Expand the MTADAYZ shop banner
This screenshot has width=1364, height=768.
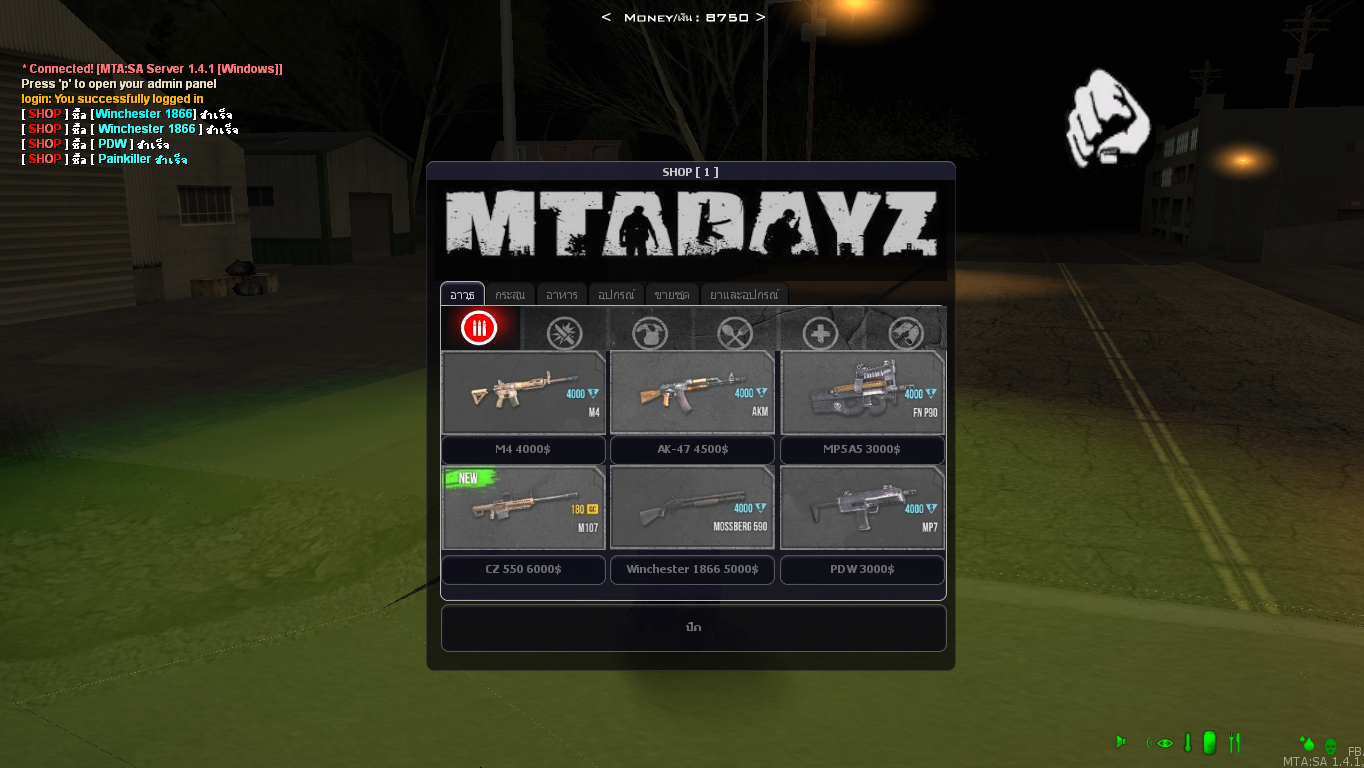(x=692, y=230)
